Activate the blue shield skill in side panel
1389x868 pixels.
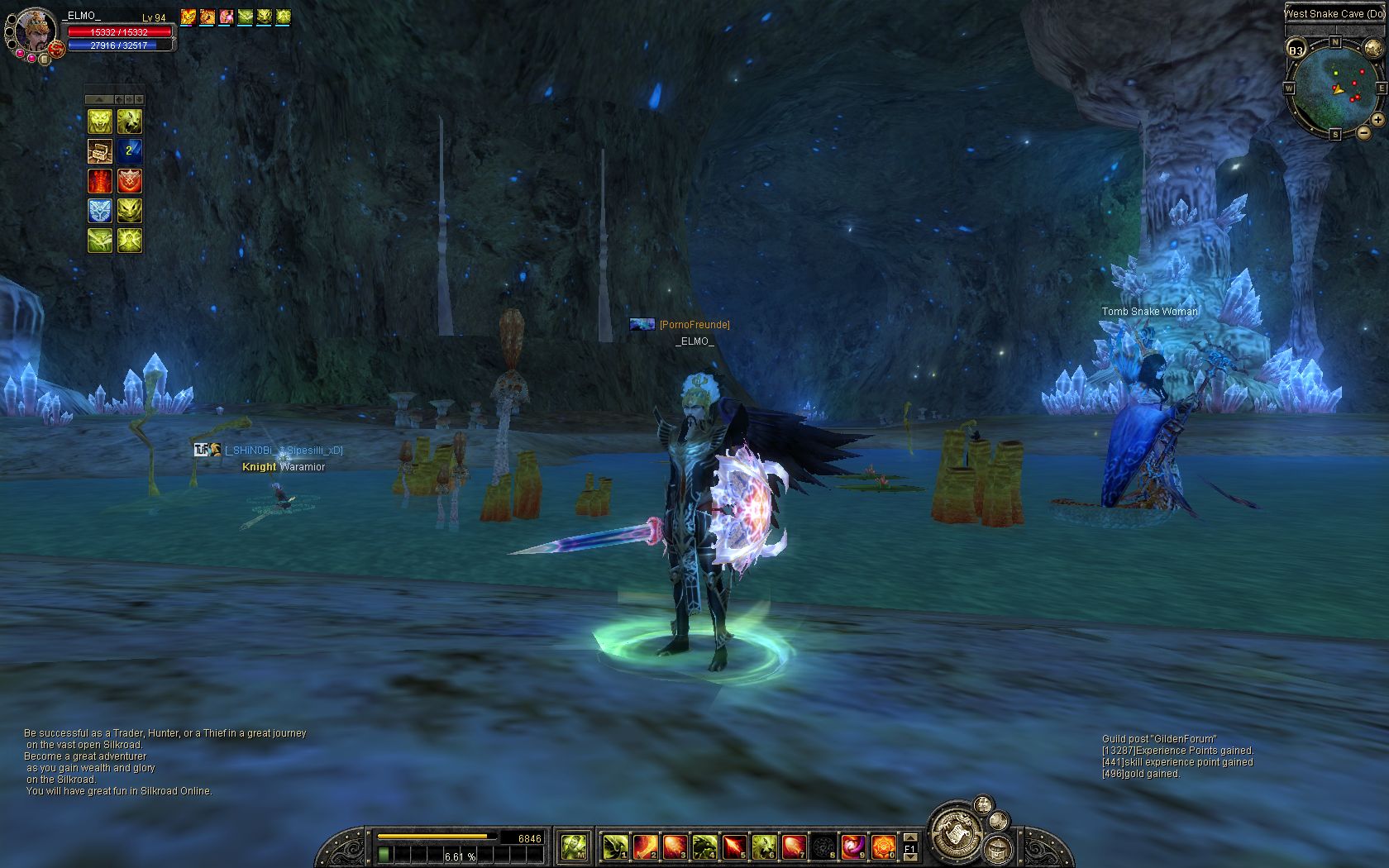pyautogui.click(x=100, y=211)
